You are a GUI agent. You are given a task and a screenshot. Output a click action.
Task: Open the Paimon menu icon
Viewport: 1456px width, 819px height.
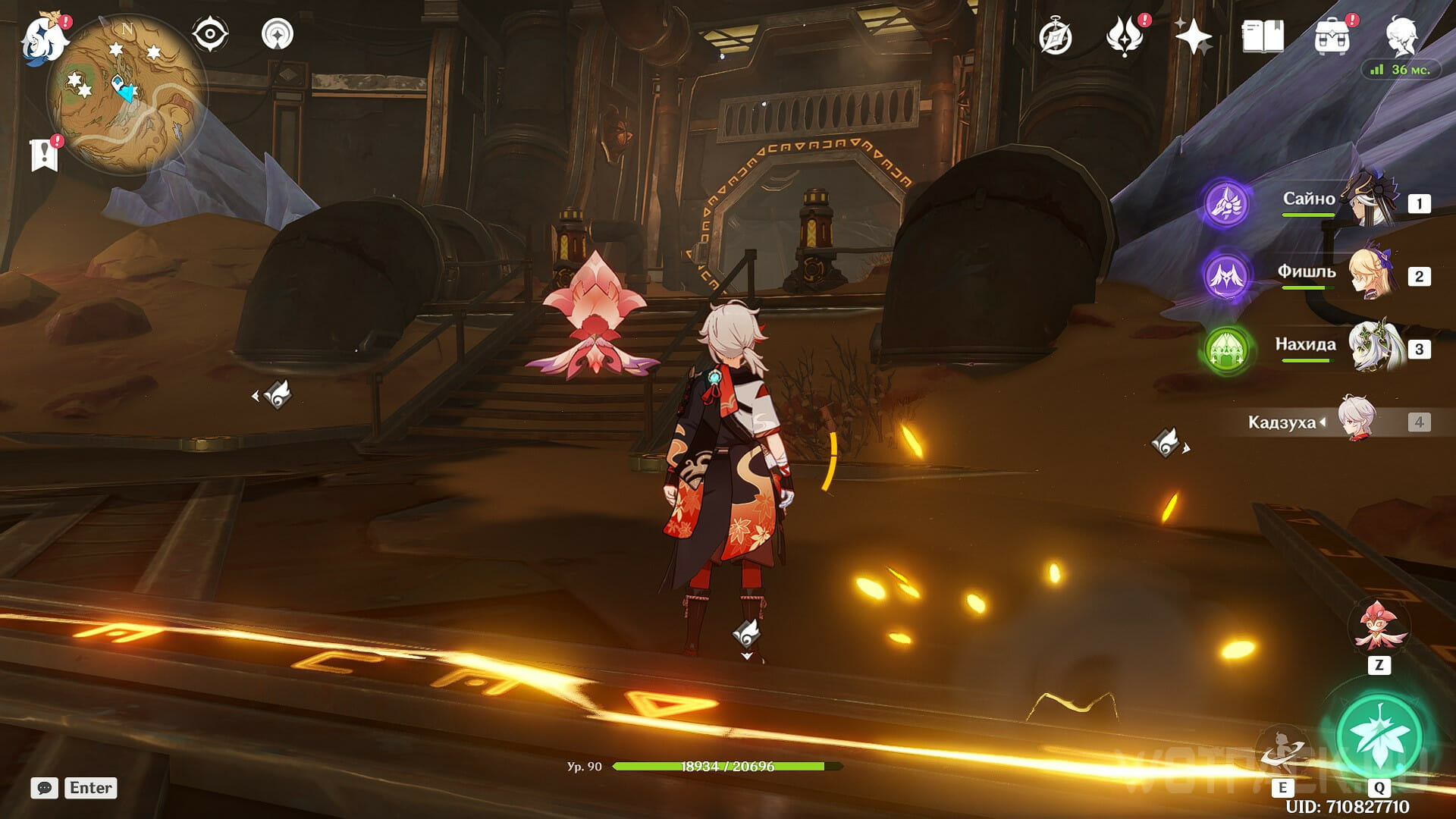click(x=44, y=38)
